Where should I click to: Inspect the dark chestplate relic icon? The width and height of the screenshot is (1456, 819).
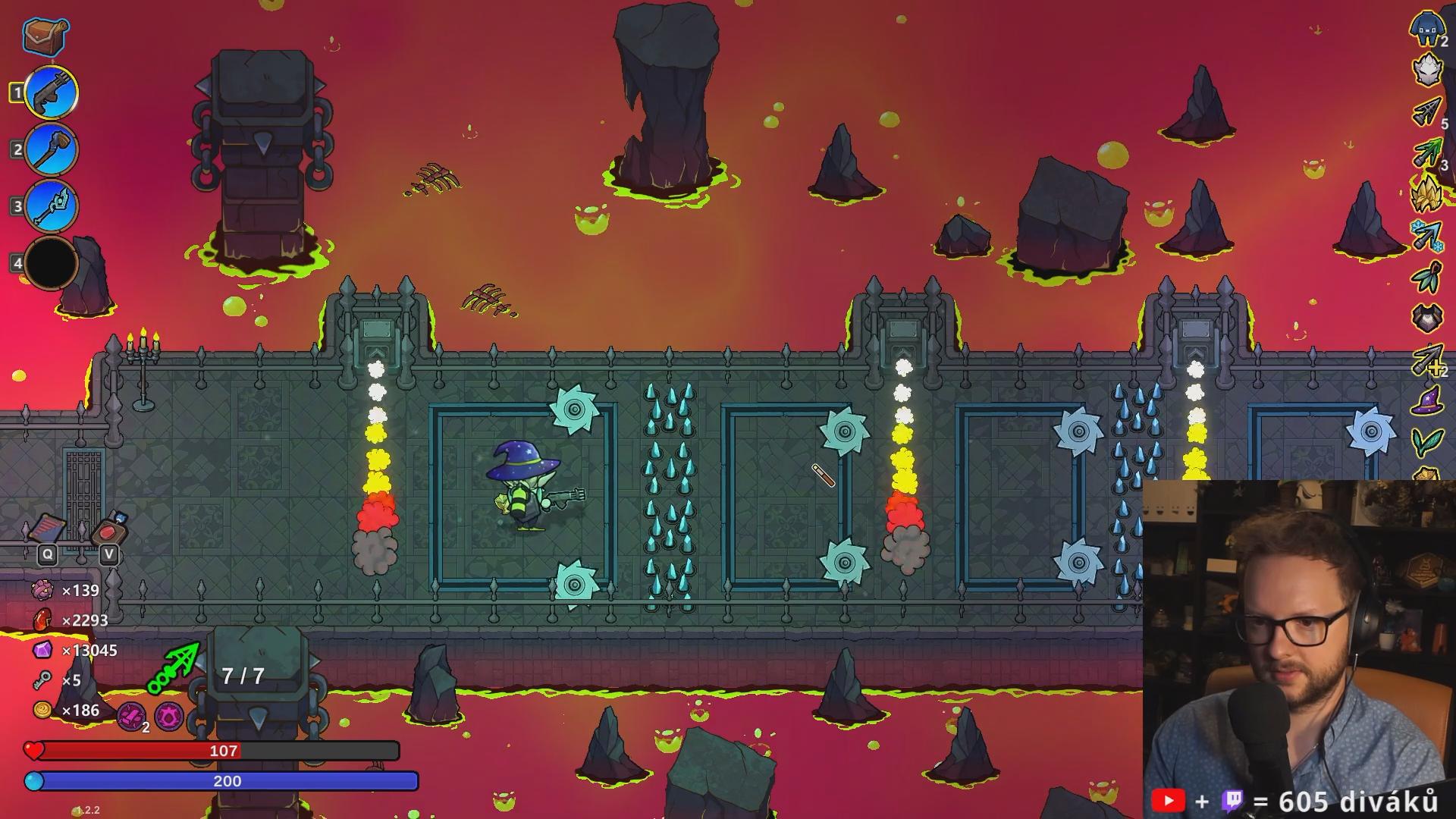point(1427,318)
